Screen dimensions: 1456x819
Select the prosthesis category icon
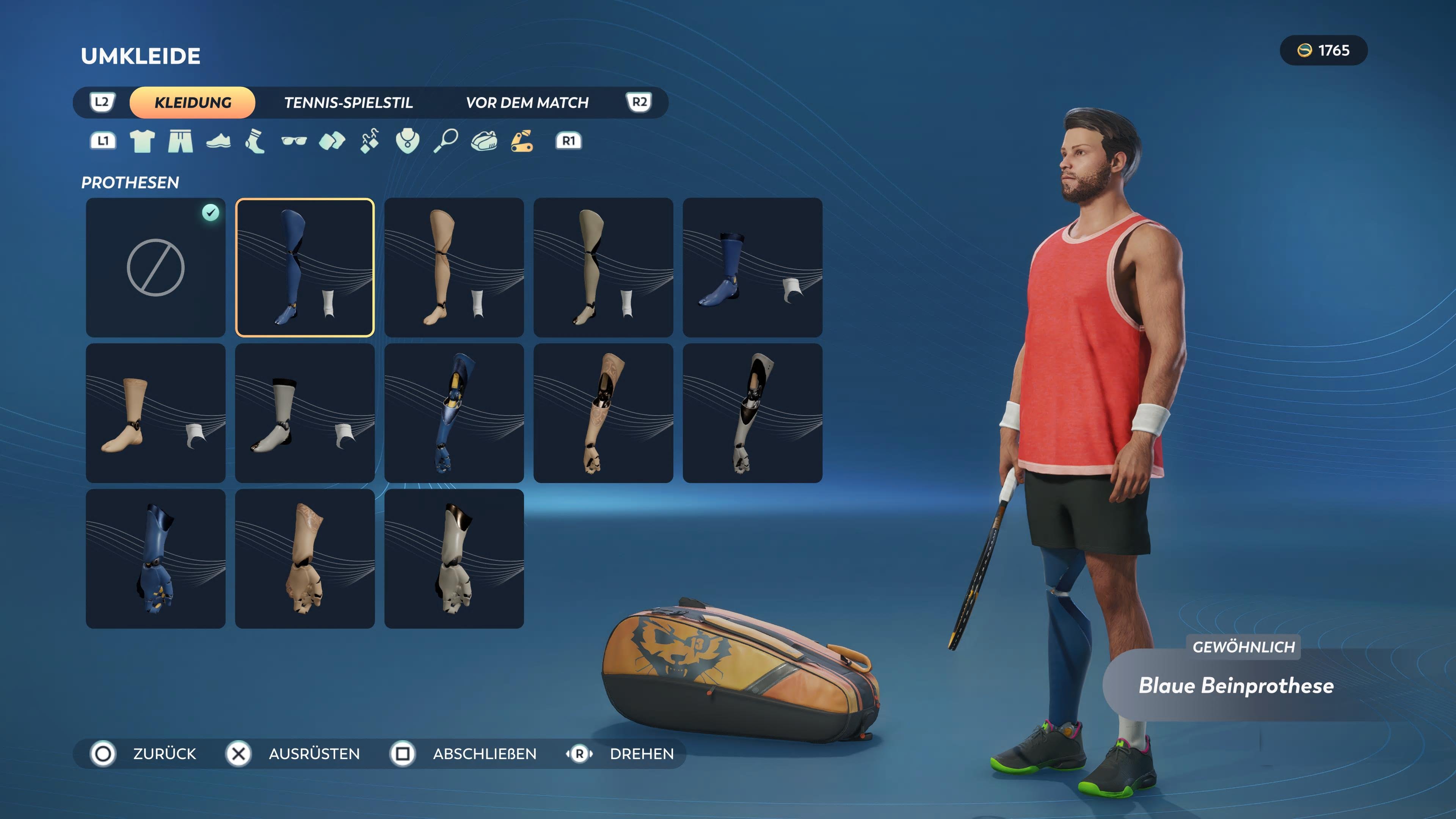[x=521, y=141]
